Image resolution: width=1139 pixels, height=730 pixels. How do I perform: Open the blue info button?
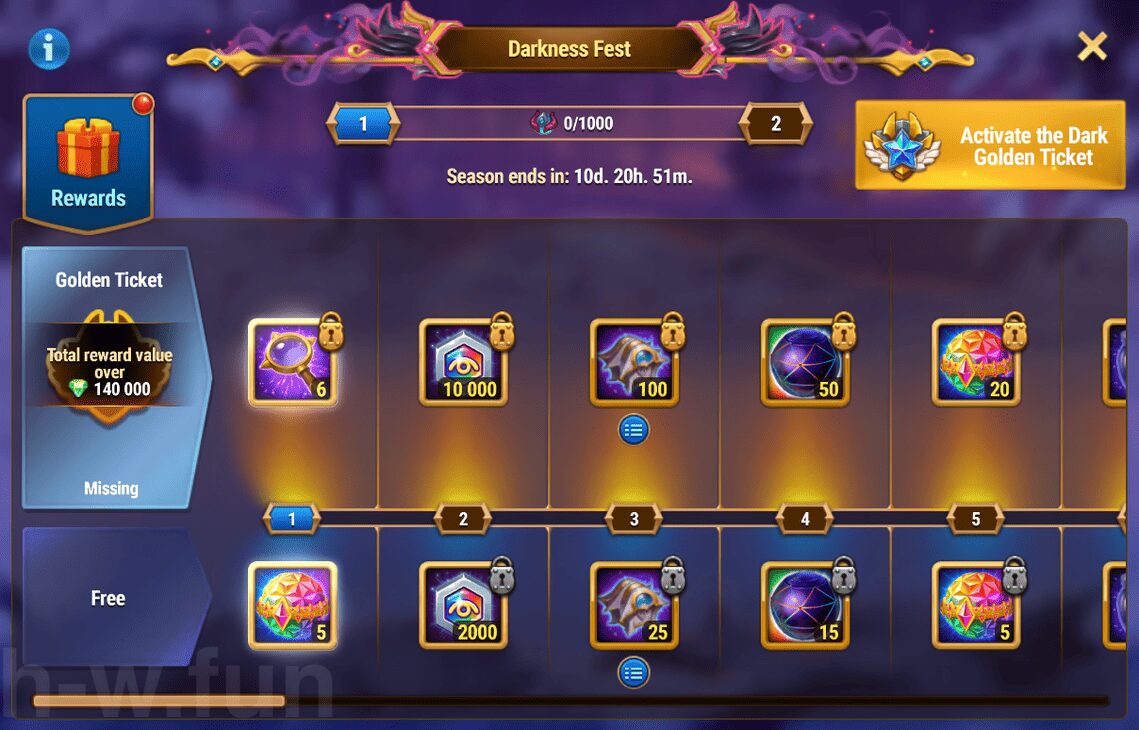pos(48,48)
